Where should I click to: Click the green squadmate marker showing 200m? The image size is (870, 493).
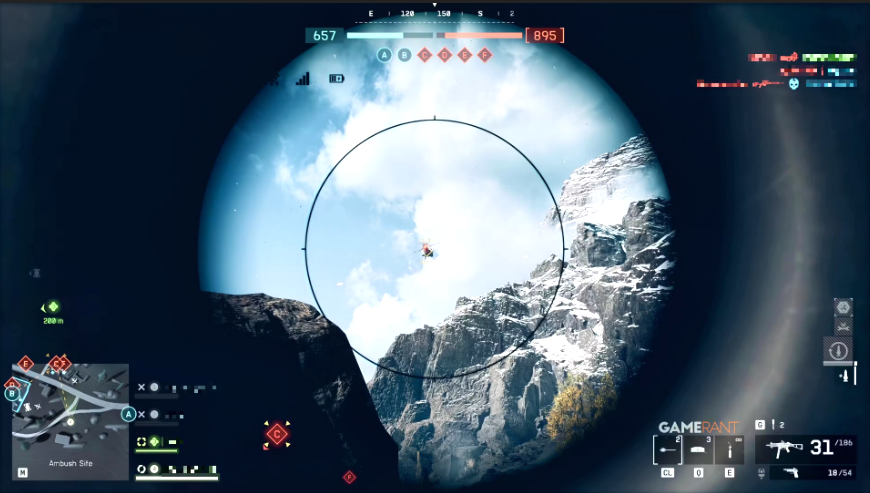pos(53,307)
